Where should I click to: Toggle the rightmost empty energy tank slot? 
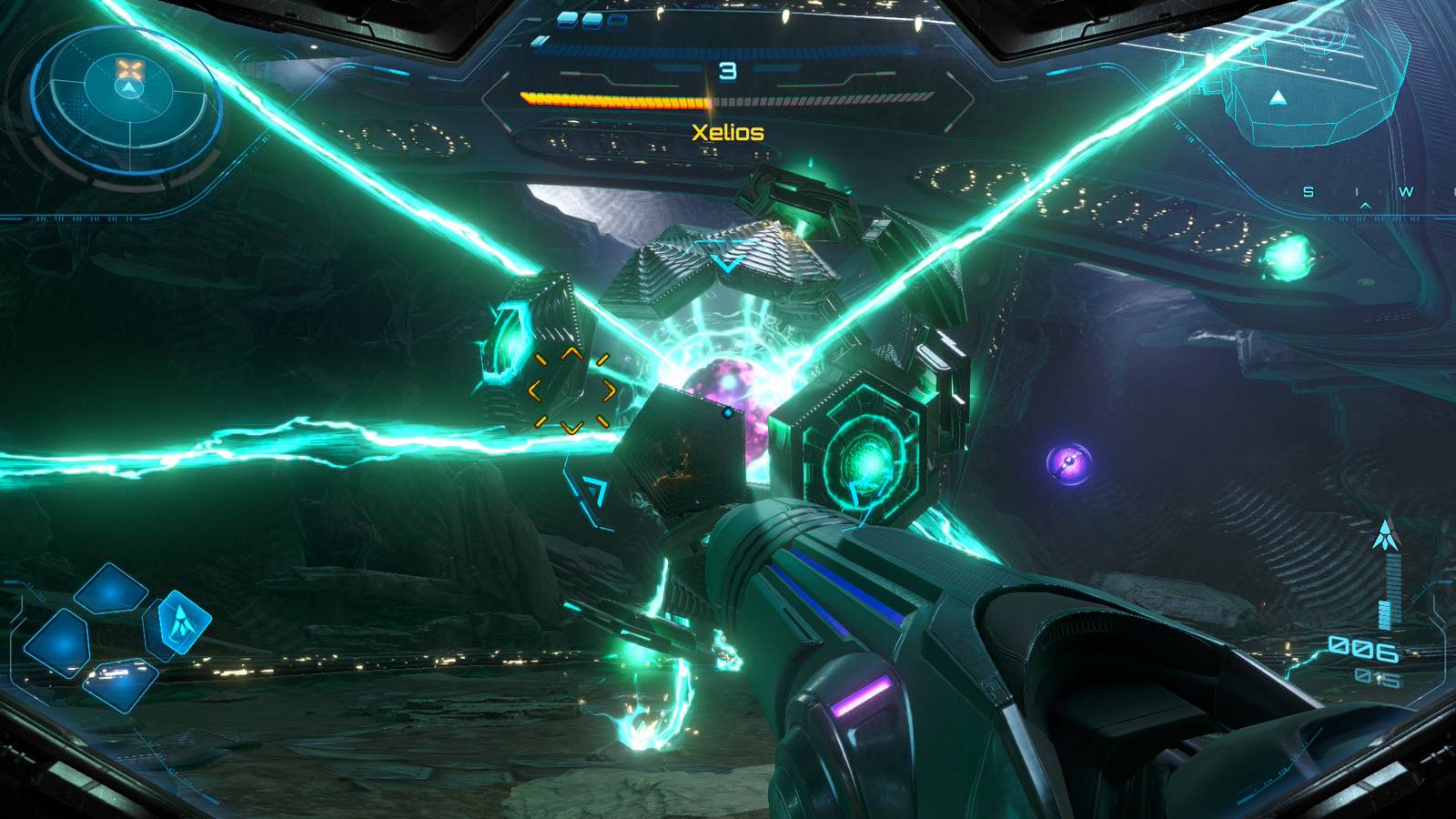tap(619, 21)
